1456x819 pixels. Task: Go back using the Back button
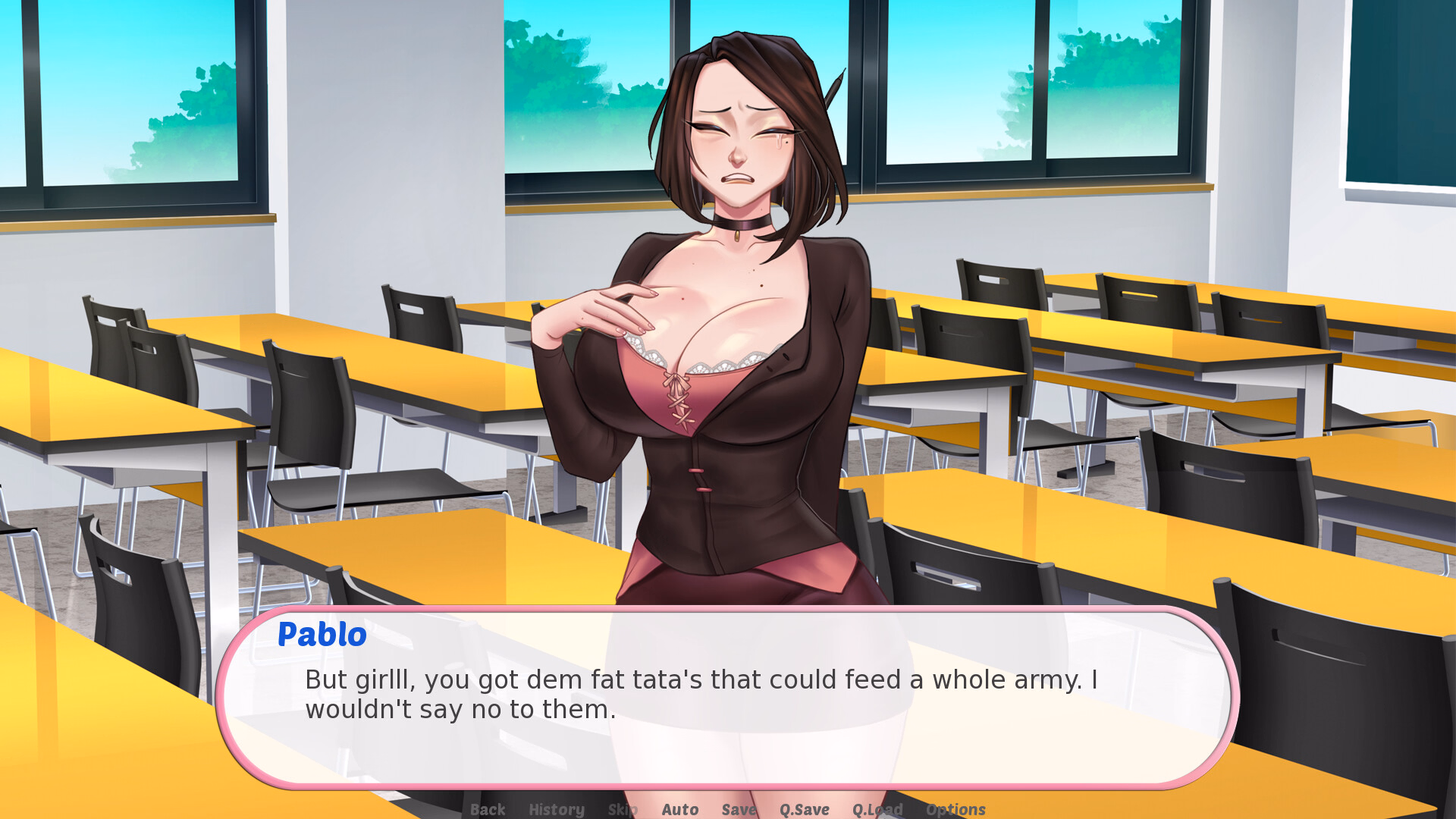tap(487, 809)
